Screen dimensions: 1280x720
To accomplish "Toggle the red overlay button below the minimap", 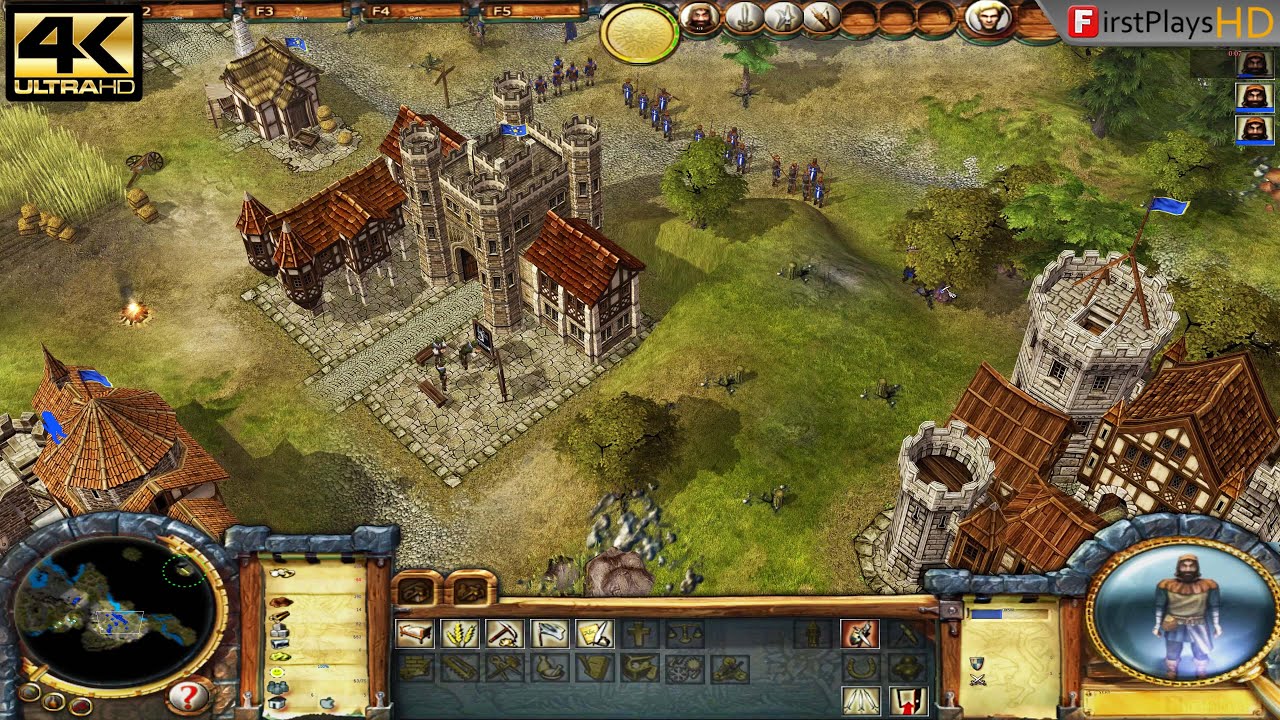I will click(x=80, y=706).
